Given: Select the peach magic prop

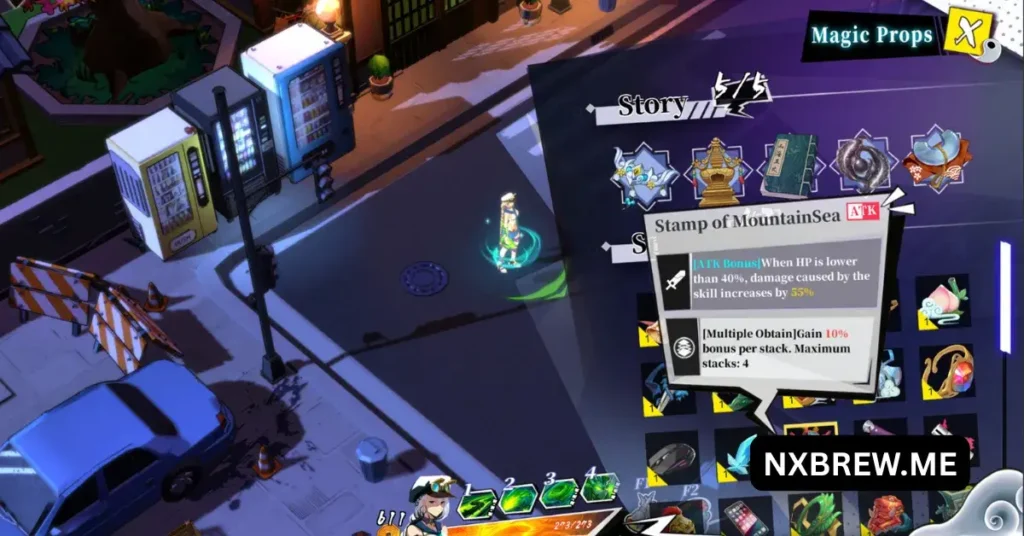Looking at the screenshot, I should point(944,302).
